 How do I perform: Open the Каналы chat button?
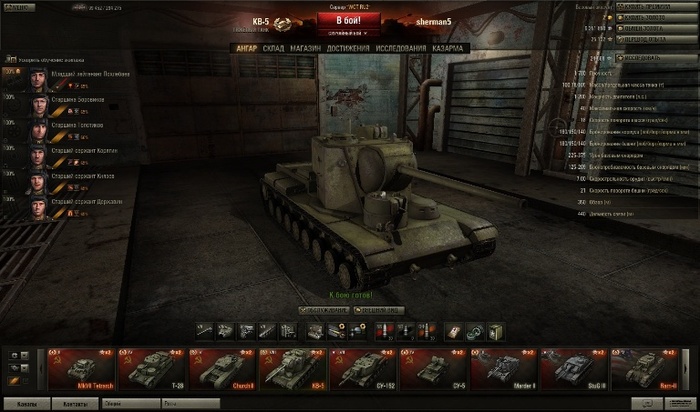[25, 404]
